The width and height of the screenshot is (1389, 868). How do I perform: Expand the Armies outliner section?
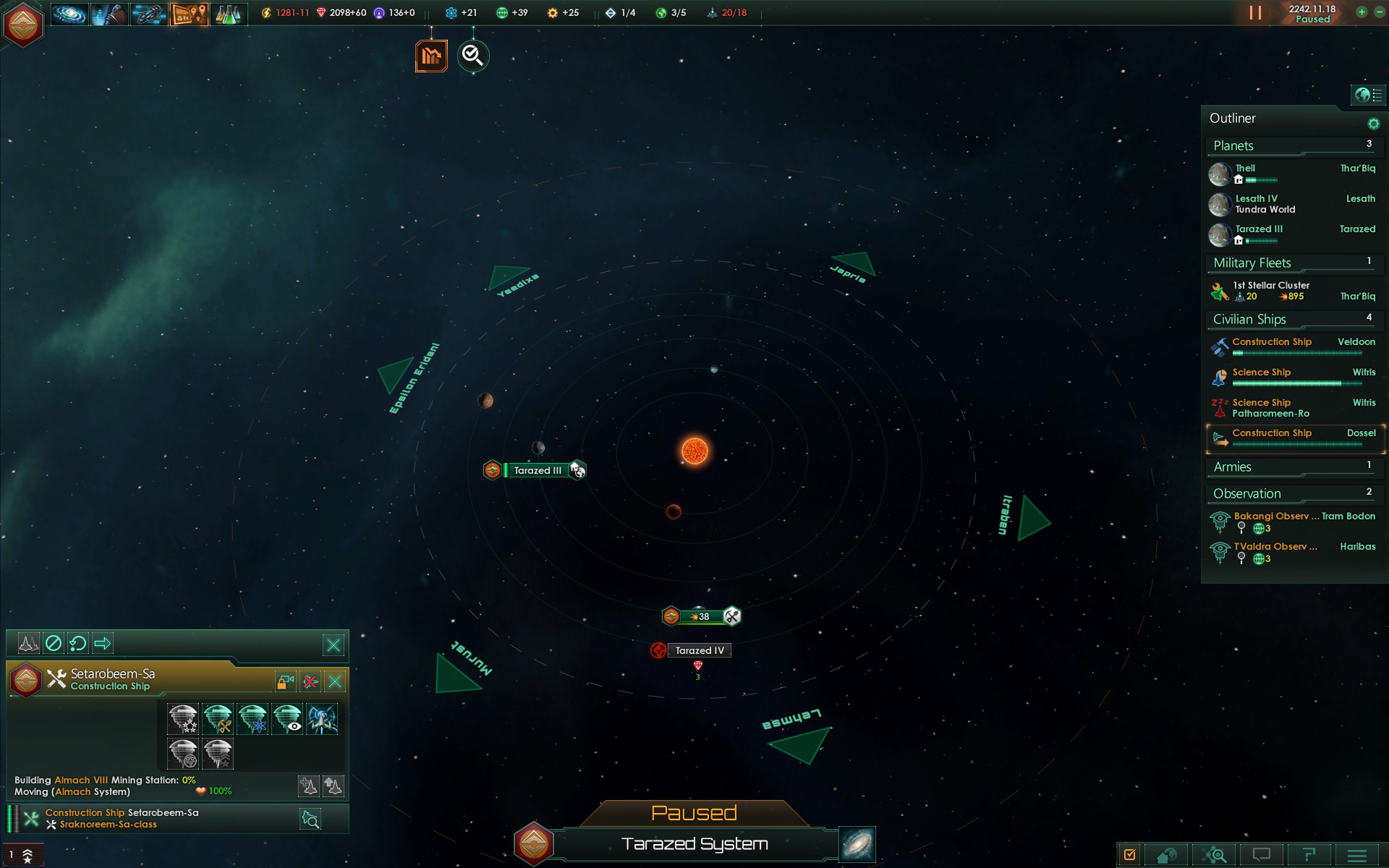click(x=1232, y=467)
